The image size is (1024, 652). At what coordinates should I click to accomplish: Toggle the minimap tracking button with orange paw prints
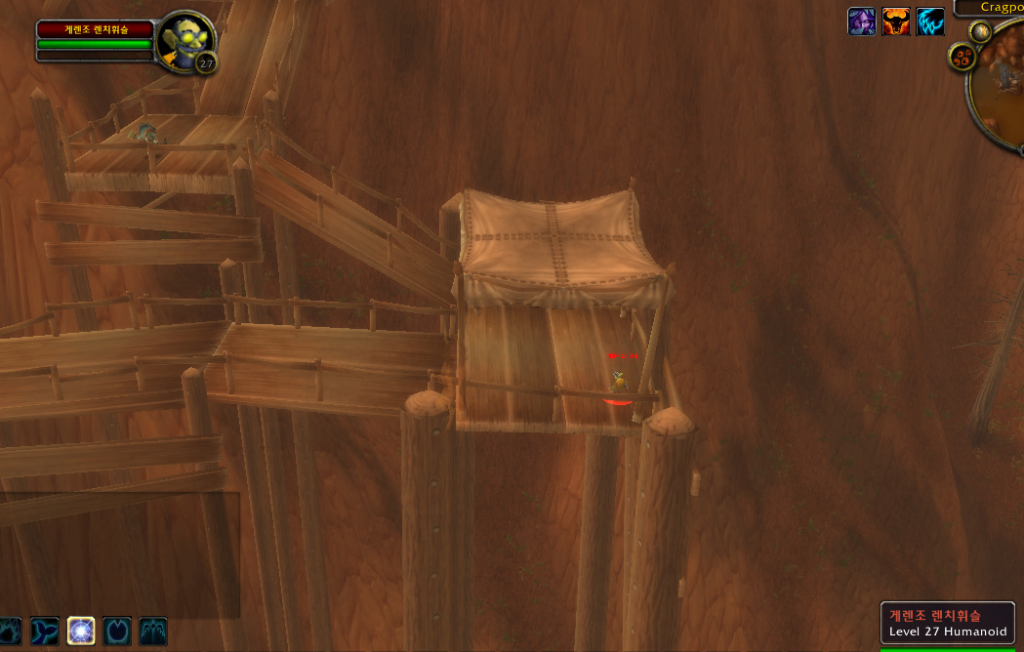pos(963,57)
